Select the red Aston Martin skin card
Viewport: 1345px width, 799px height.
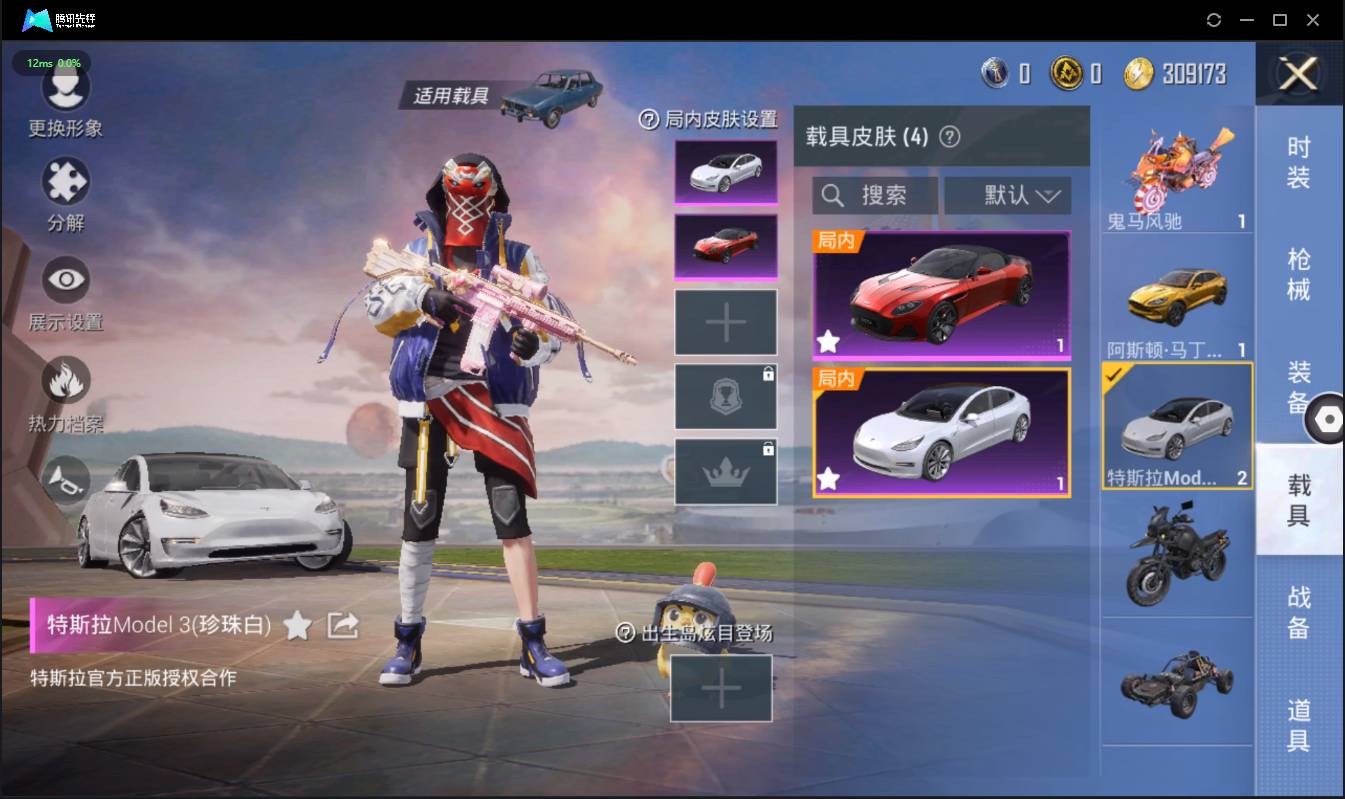click(941, 295)
